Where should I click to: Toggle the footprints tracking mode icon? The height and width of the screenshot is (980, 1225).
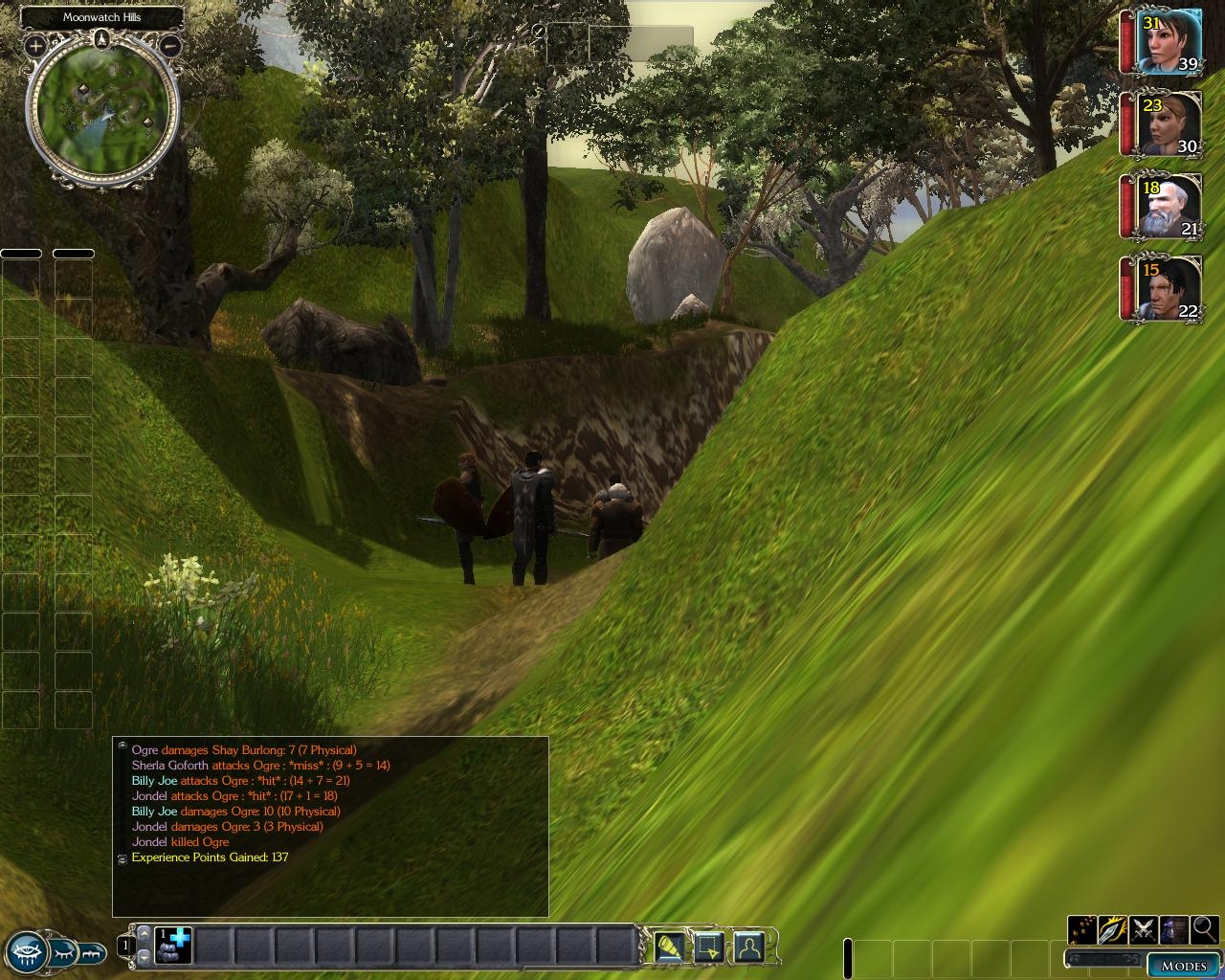click(1082, 929)
